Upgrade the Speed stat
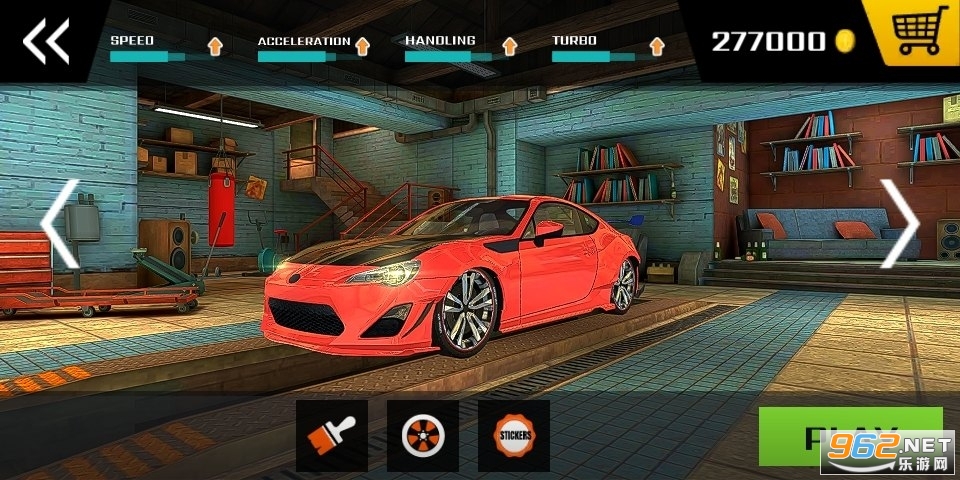 215,45
